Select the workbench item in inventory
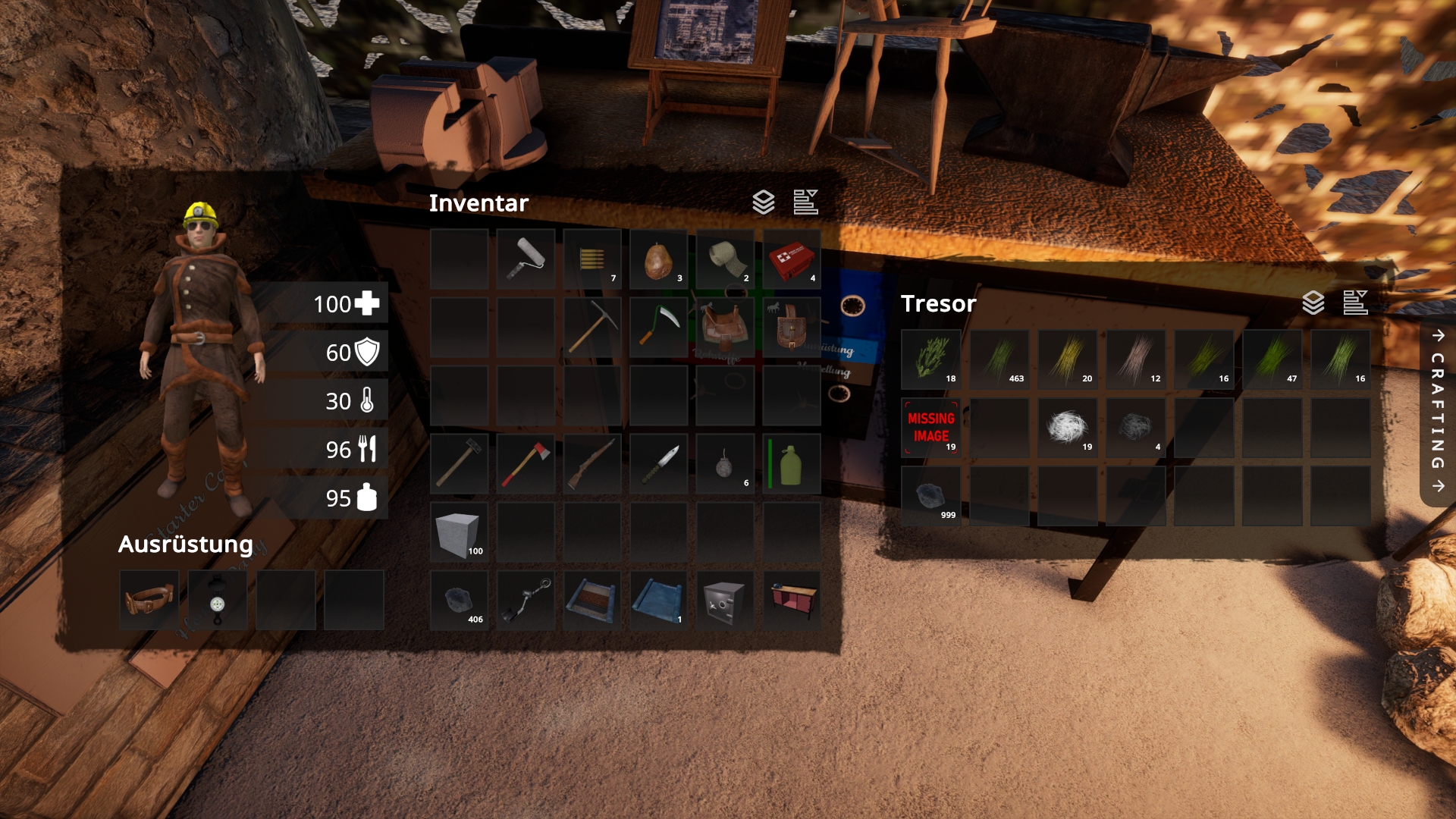 [792, 601]
